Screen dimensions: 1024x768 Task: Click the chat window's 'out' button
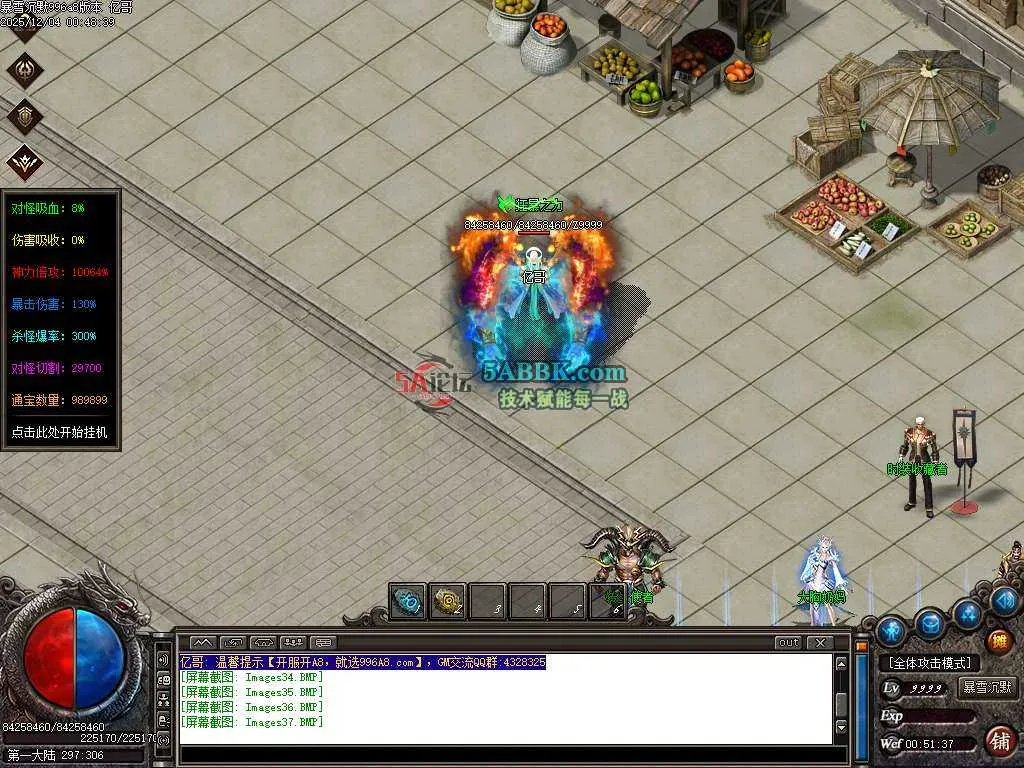(x=788, y=642)
